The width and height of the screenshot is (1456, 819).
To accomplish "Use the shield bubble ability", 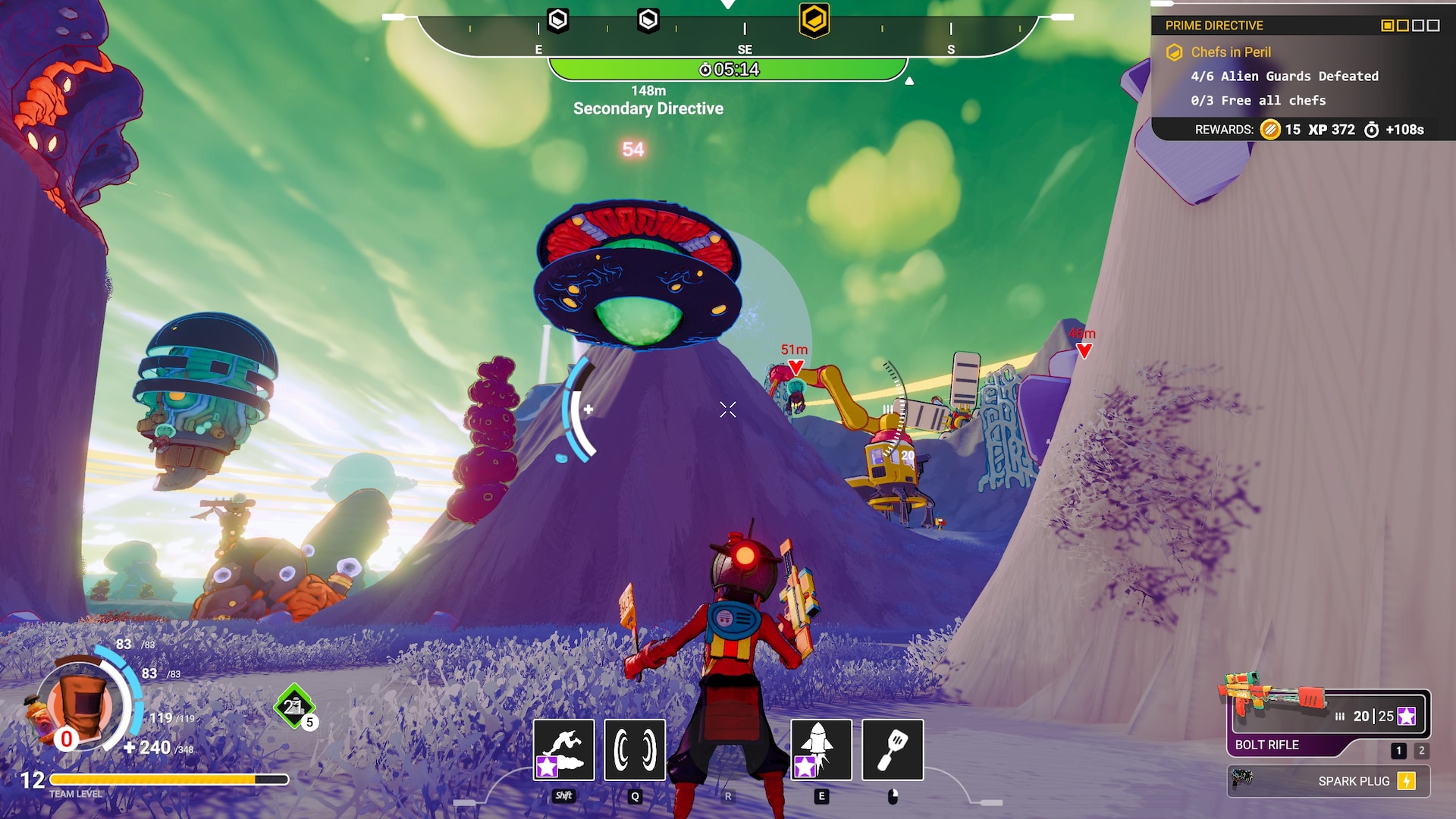I will coord(635,749).
